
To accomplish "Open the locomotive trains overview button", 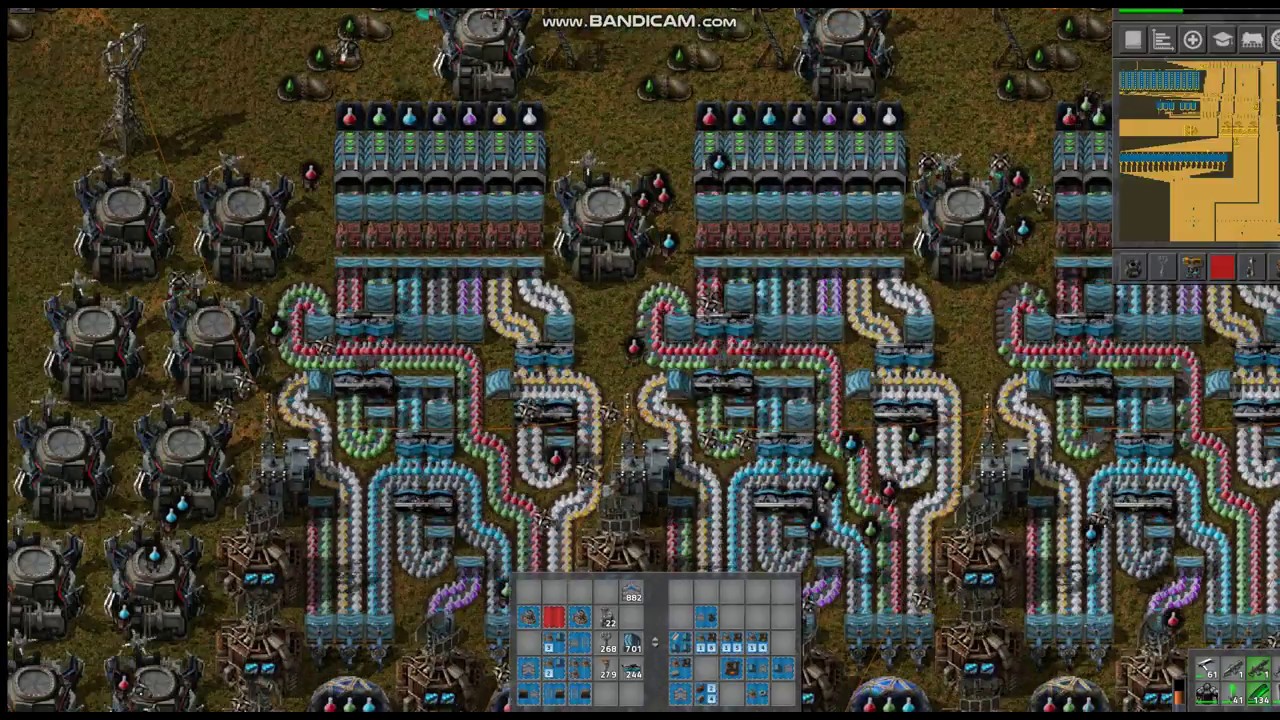I will (x=1252, y=40).
